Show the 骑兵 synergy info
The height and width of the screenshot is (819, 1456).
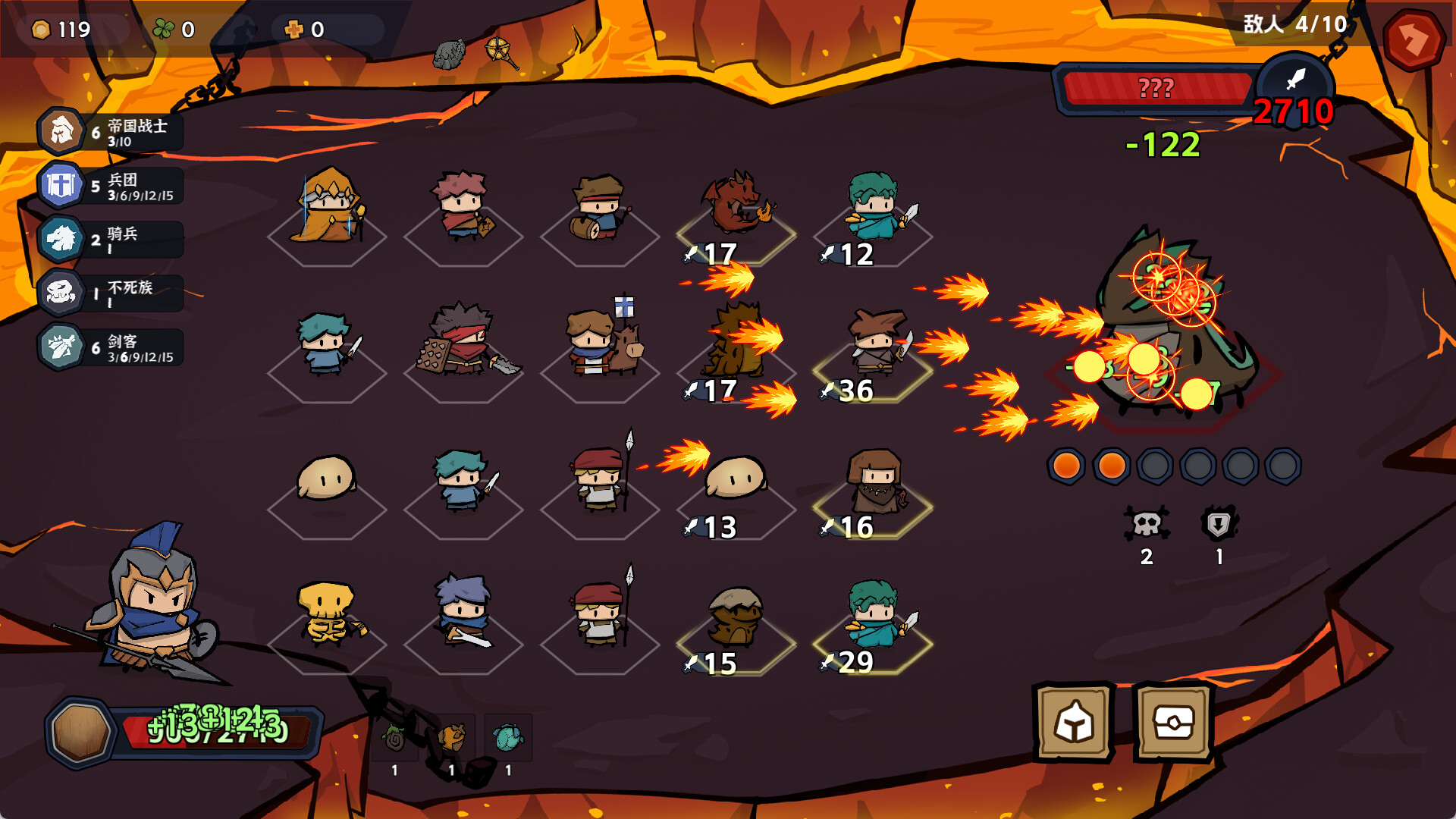111,240
